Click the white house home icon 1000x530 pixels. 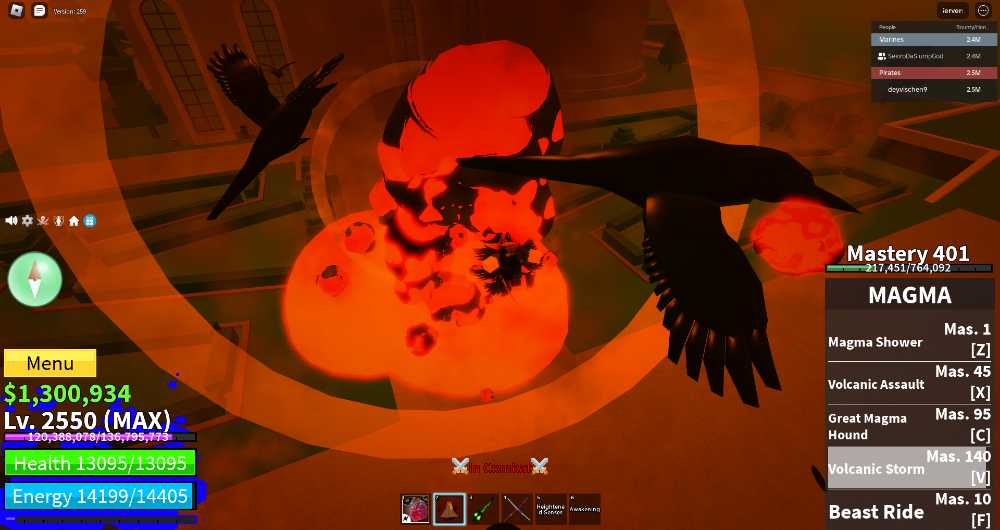pos(74,220)
